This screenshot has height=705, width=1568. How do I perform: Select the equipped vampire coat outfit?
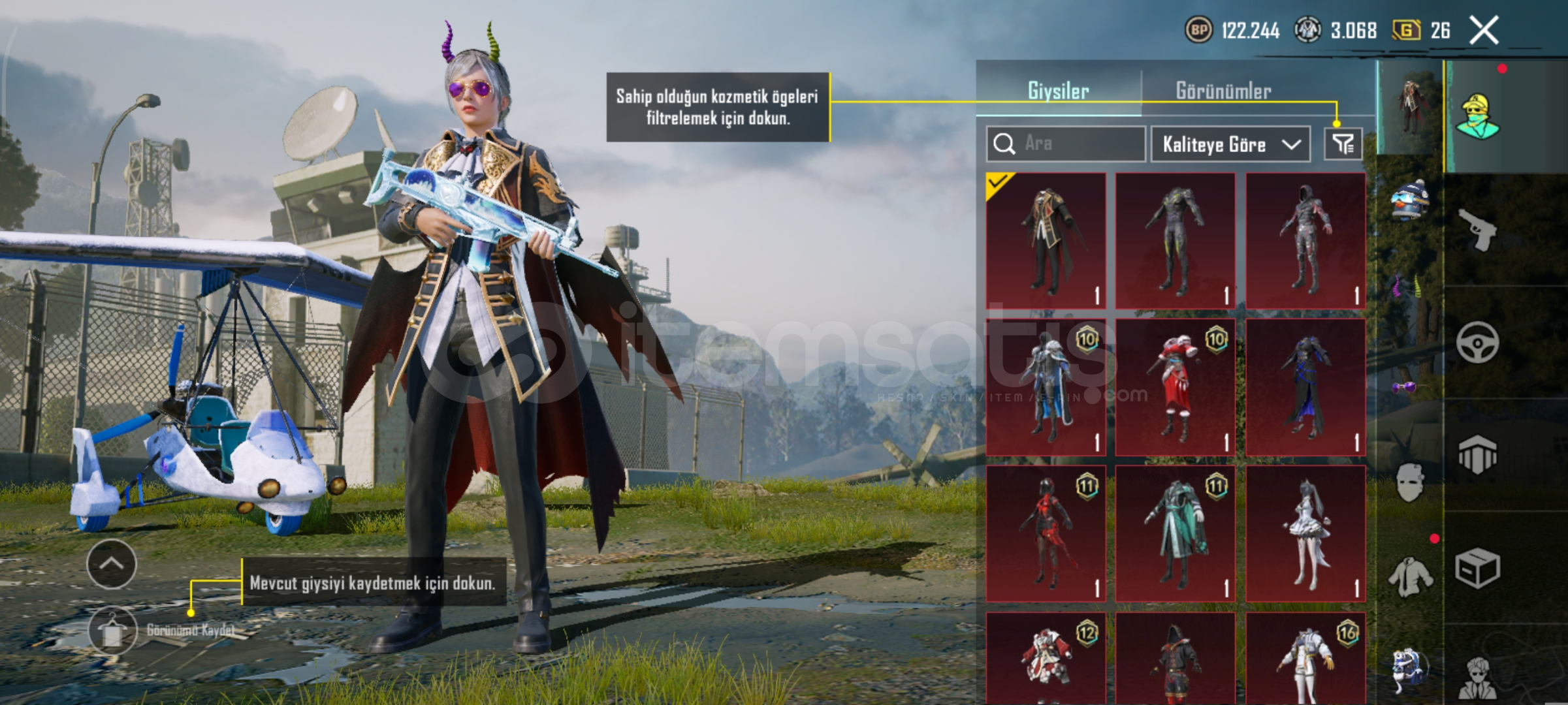[x=1046, y=240]
